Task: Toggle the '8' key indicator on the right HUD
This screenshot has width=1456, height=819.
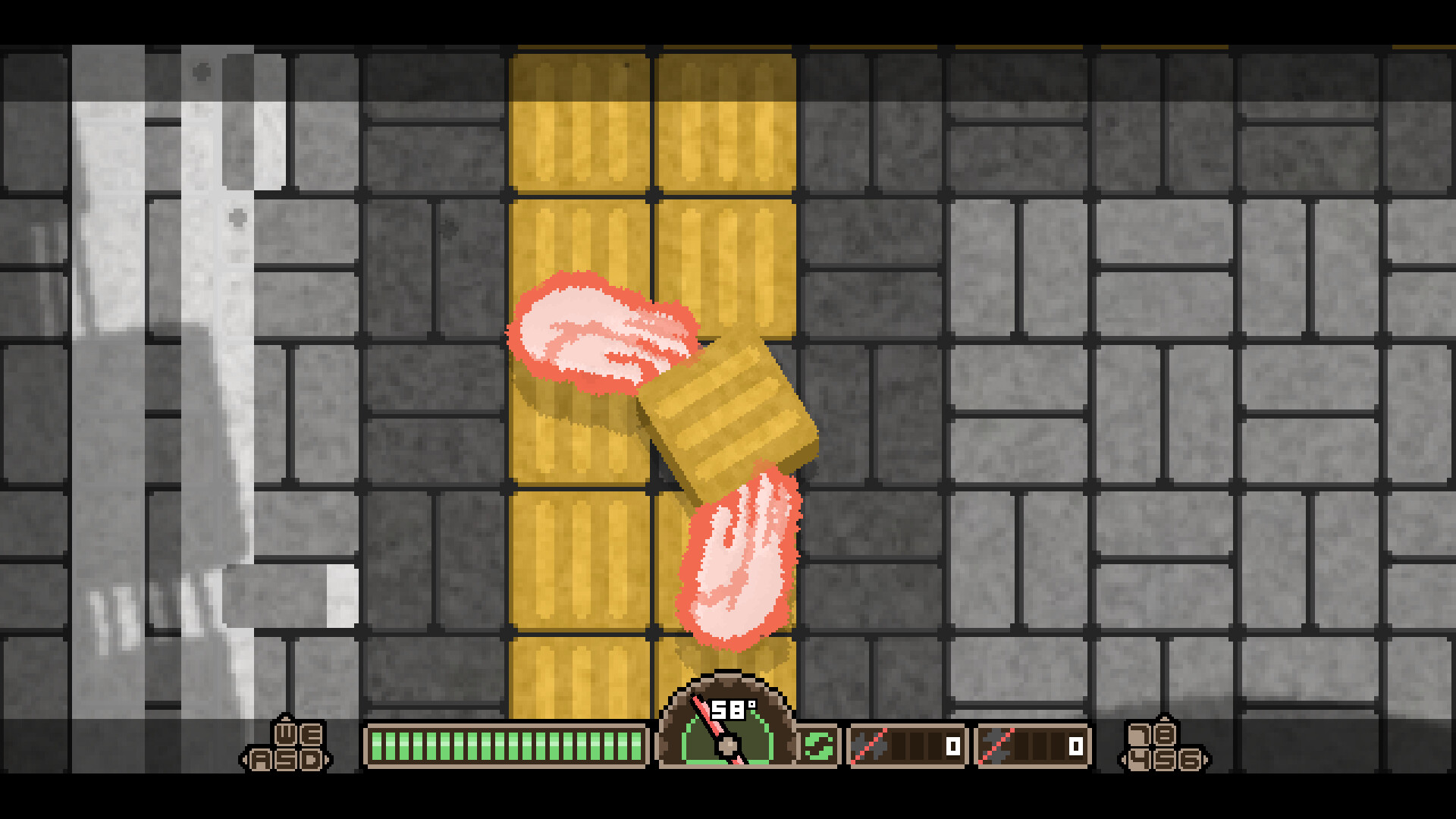Action: [1165, 734]
